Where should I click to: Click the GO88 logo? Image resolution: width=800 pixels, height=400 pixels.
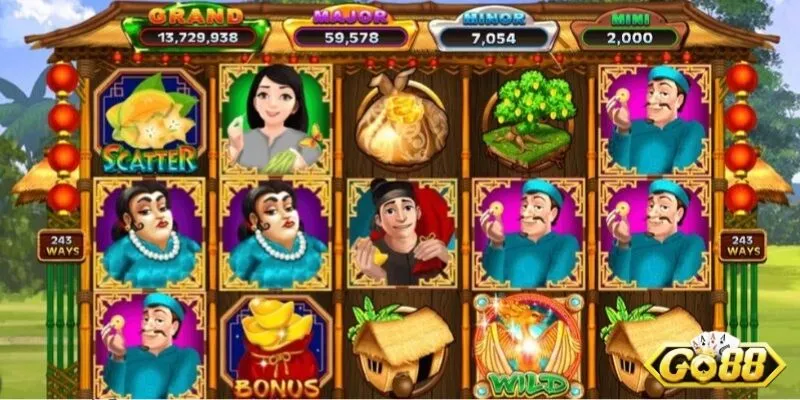(x=713, y=361)
